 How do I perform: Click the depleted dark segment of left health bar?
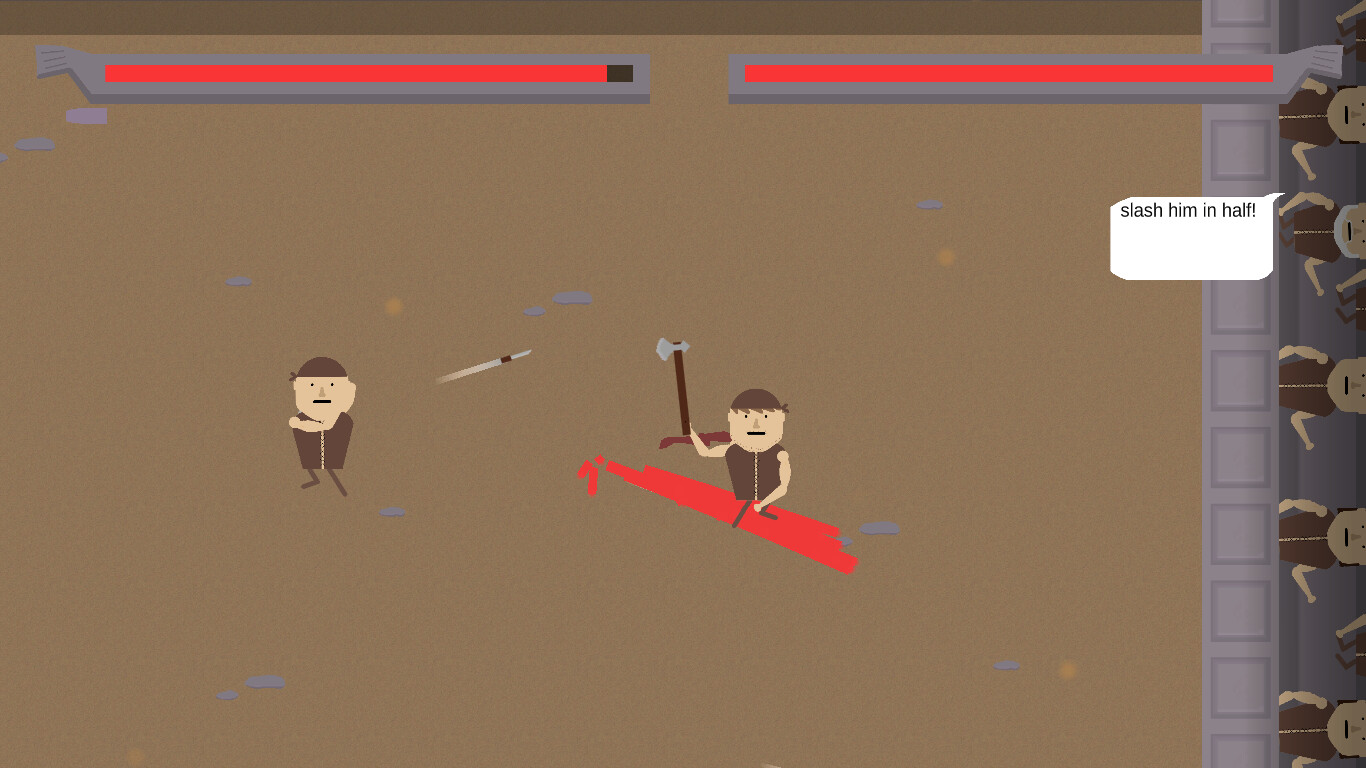tap(618, 72)
